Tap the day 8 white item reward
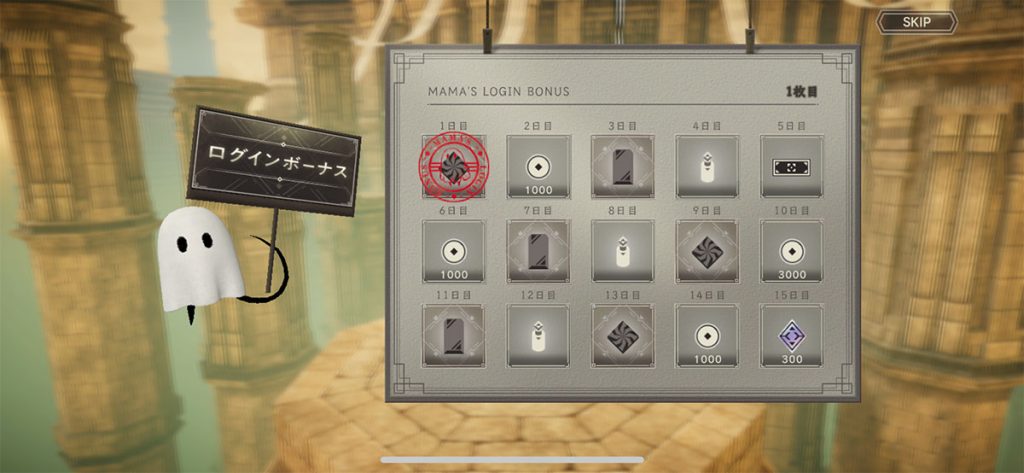The height and width of the screenshot is (473, 1024). tap(622, 251)
